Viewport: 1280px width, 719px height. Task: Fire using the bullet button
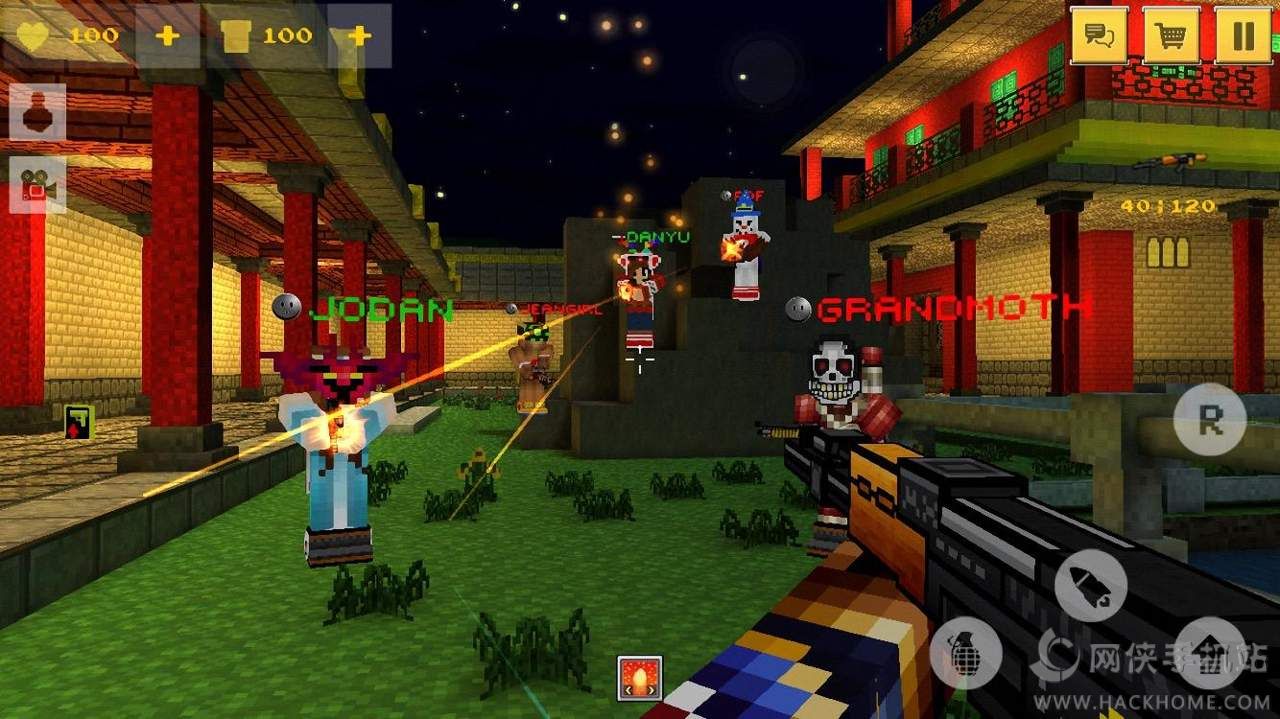coord(1090,585)
